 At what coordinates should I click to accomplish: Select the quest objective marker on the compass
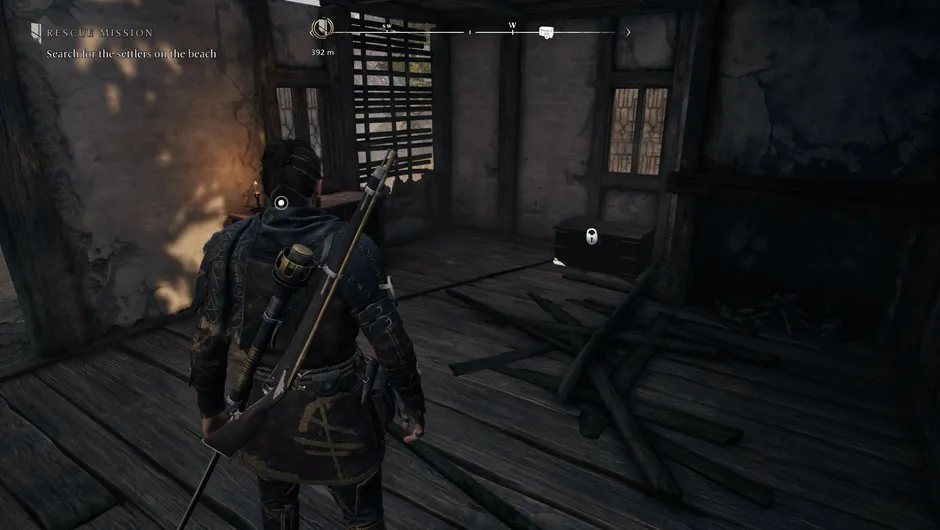324,30
